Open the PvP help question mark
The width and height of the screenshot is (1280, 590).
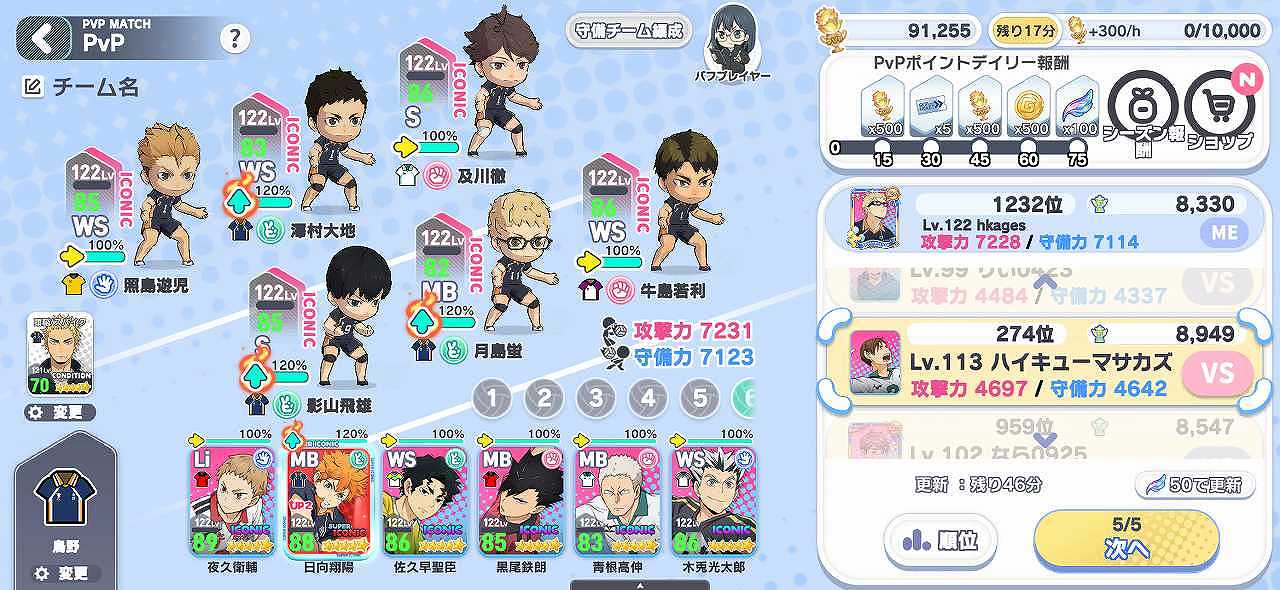[235, 39]
